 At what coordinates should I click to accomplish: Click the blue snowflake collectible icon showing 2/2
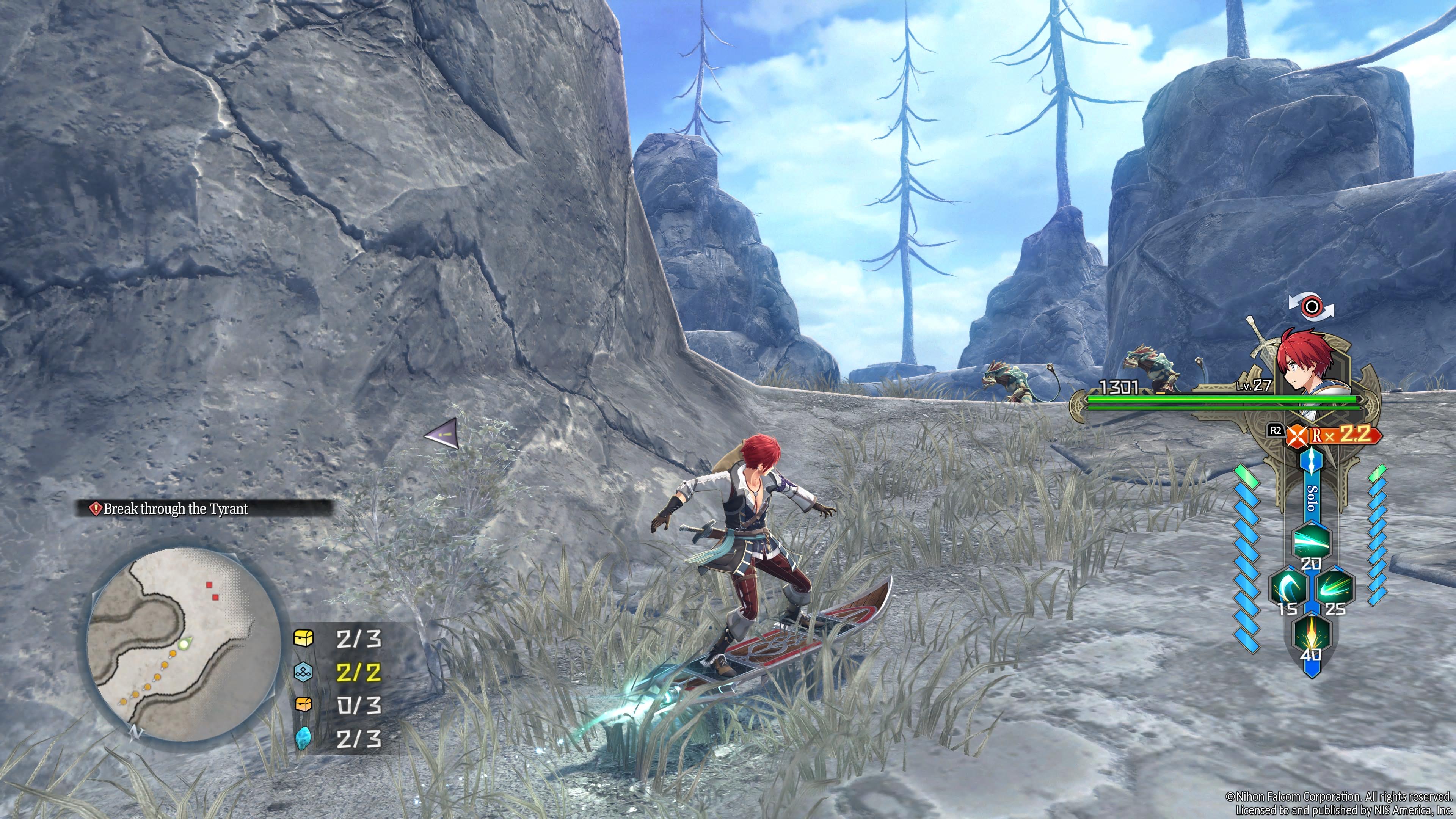pos(303,673)
